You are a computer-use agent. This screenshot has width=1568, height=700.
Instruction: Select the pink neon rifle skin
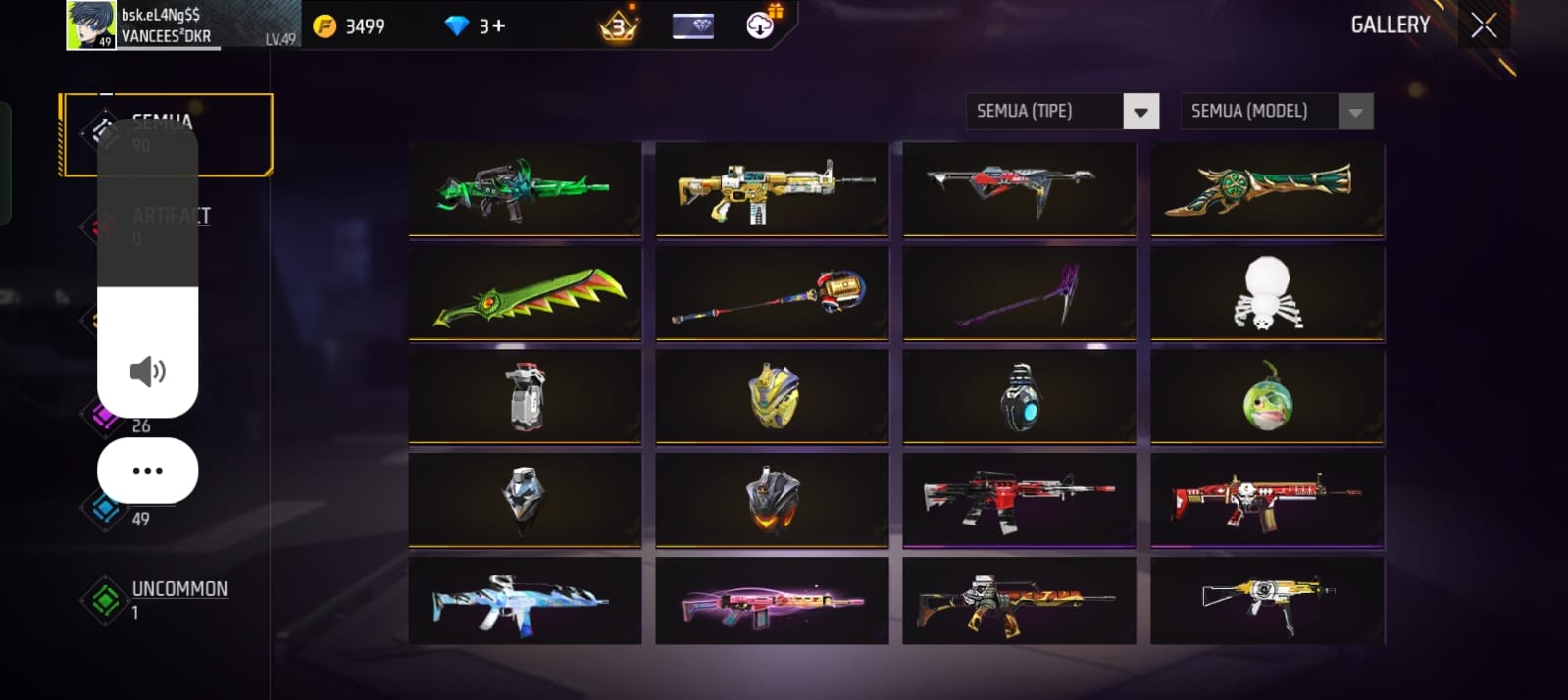[772, 601]
